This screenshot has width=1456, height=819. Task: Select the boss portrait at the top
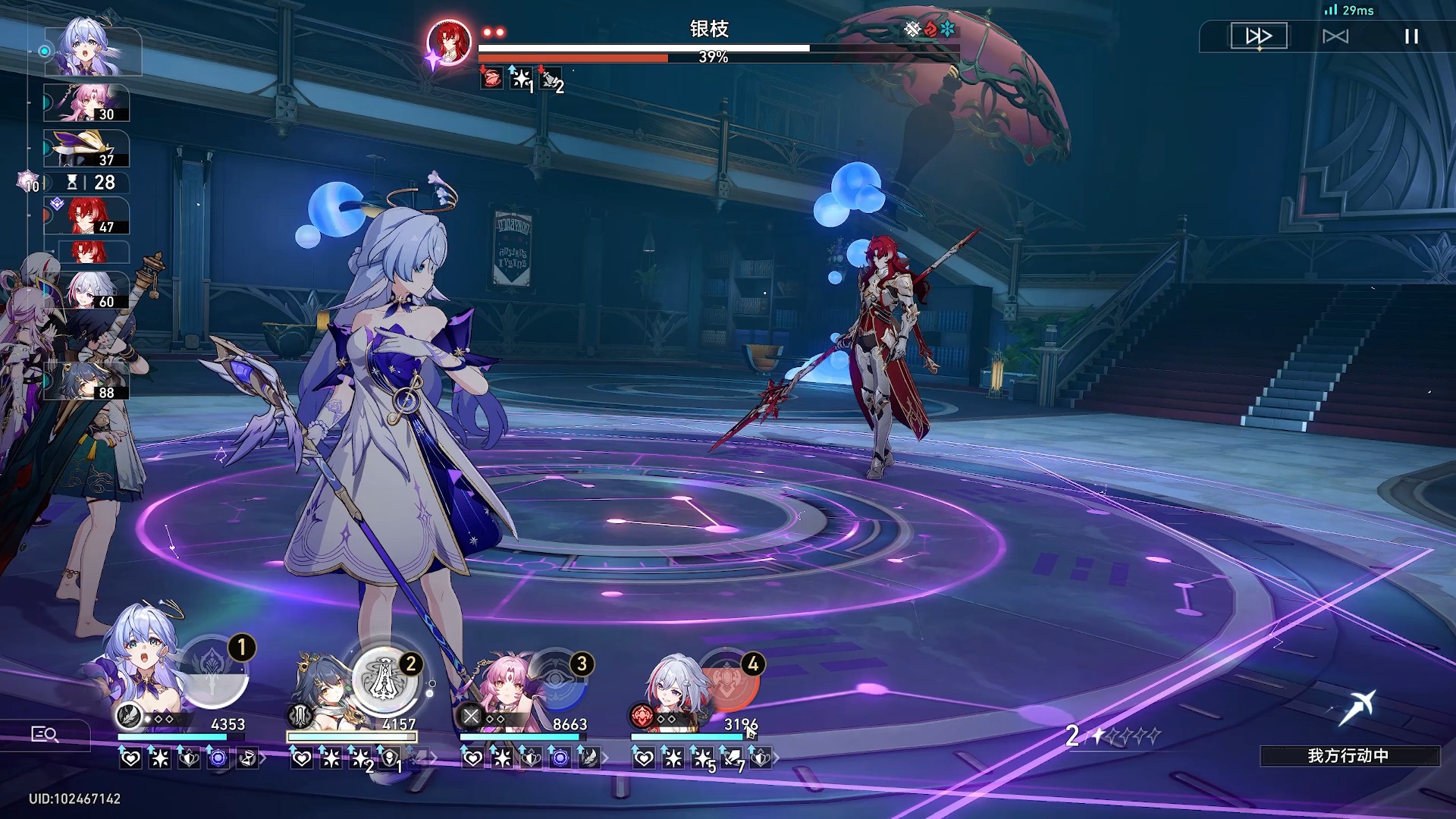pos(448,43)
